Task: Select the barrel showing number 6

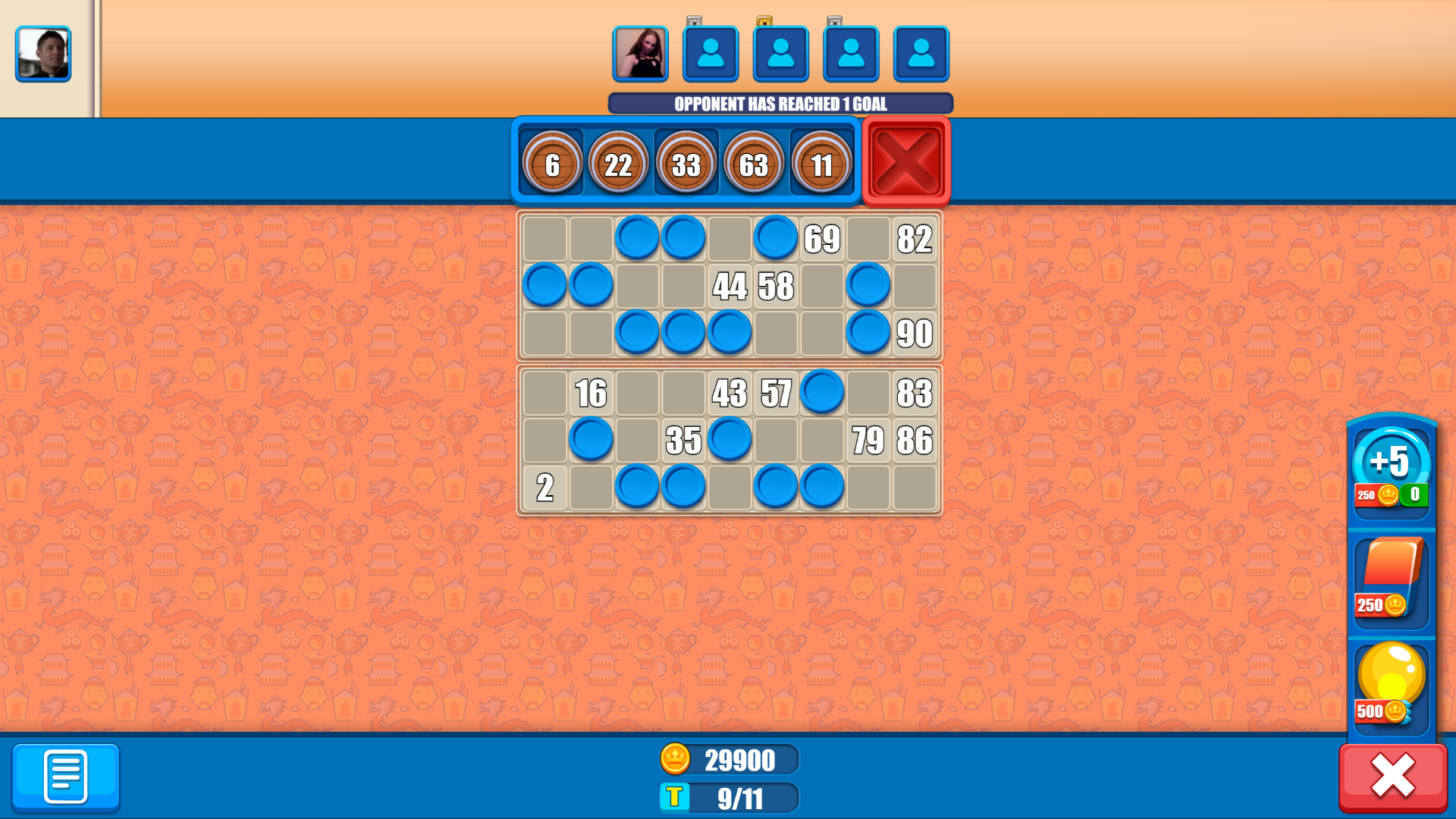Action: pyautogui.click(x=553, y=162)
